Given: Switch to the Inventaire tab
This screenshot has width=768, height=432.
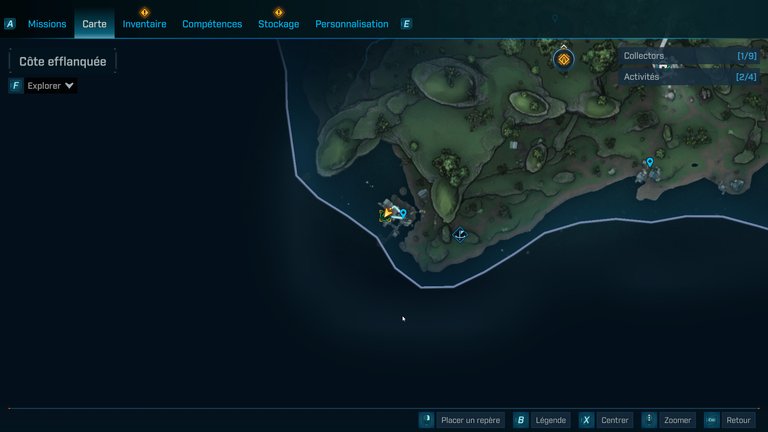Looking at the screenshot, I should tap(144, 24).
